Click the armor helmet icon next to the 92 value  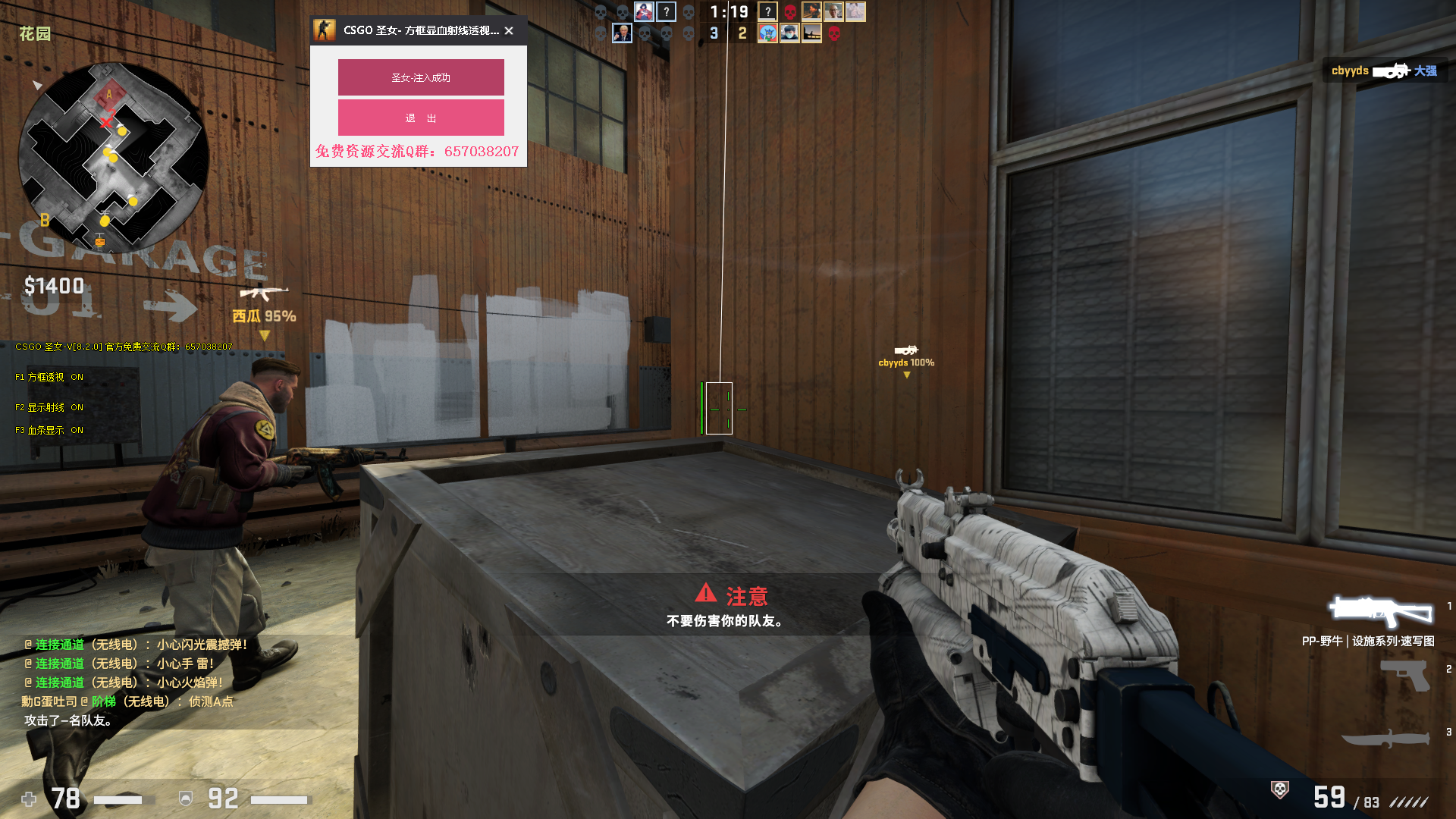(x=184, y=799)
